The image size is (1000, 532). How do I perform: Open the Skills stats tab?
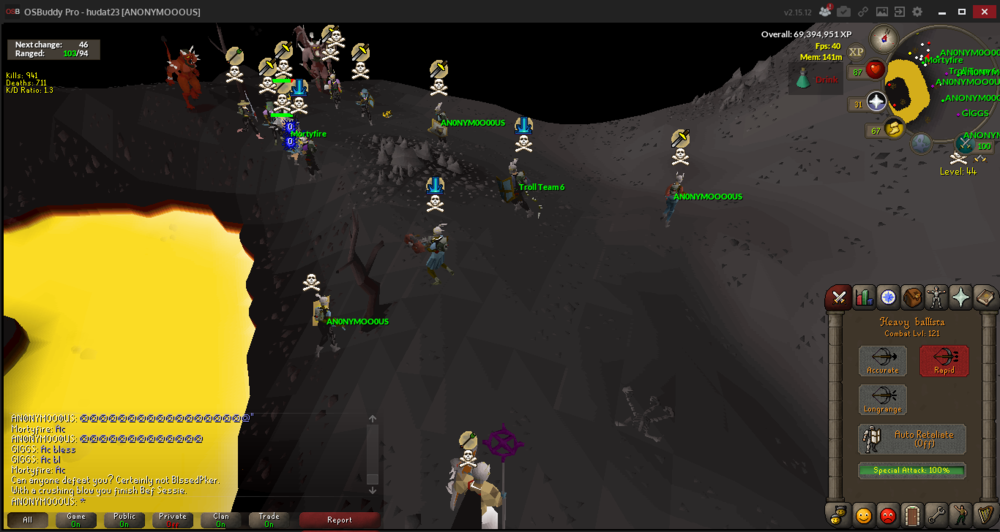click(863, 297)
